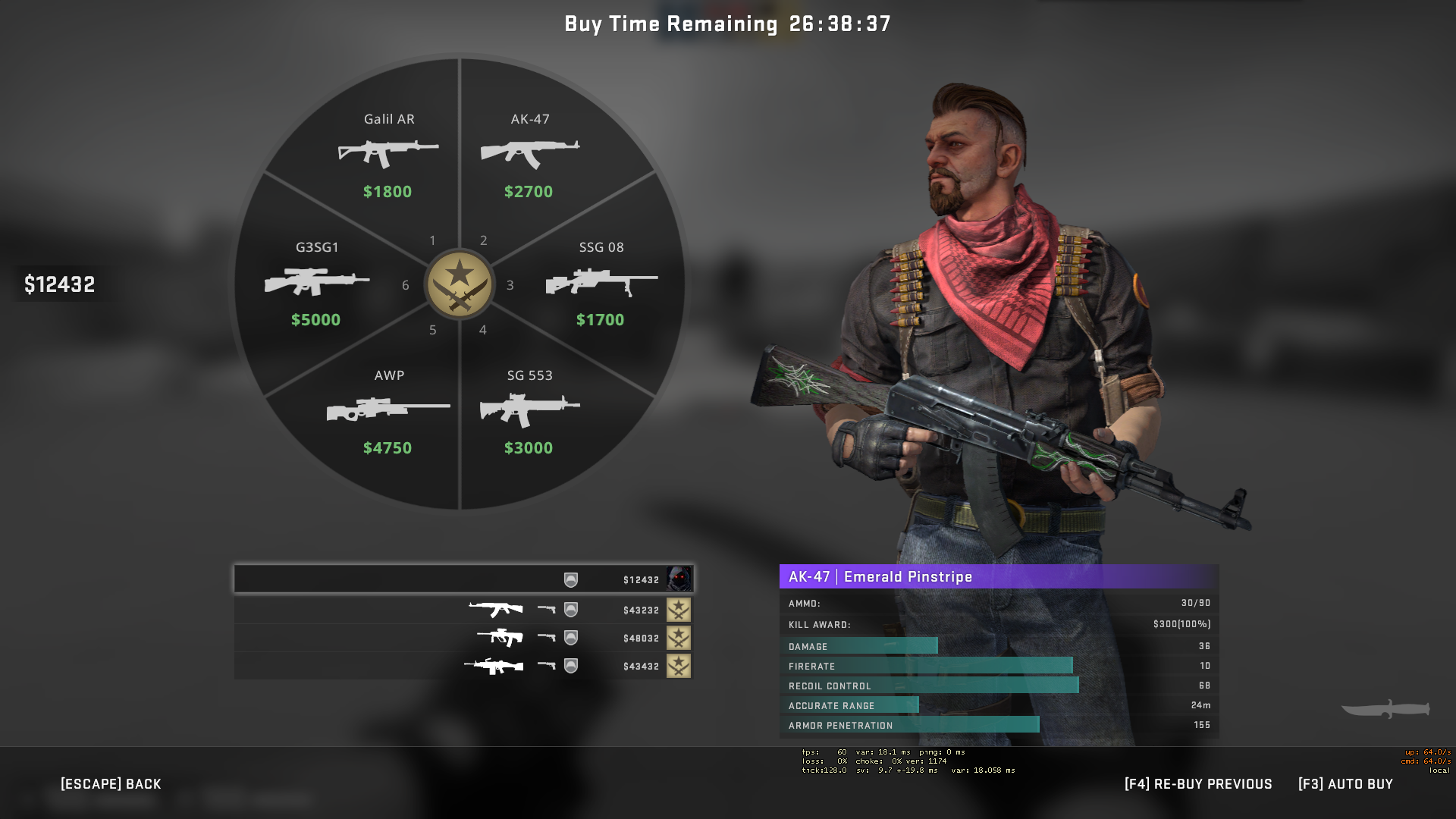Click the armor helmet icon beside $12432
1456x819 pixels.
click(573, 579)
